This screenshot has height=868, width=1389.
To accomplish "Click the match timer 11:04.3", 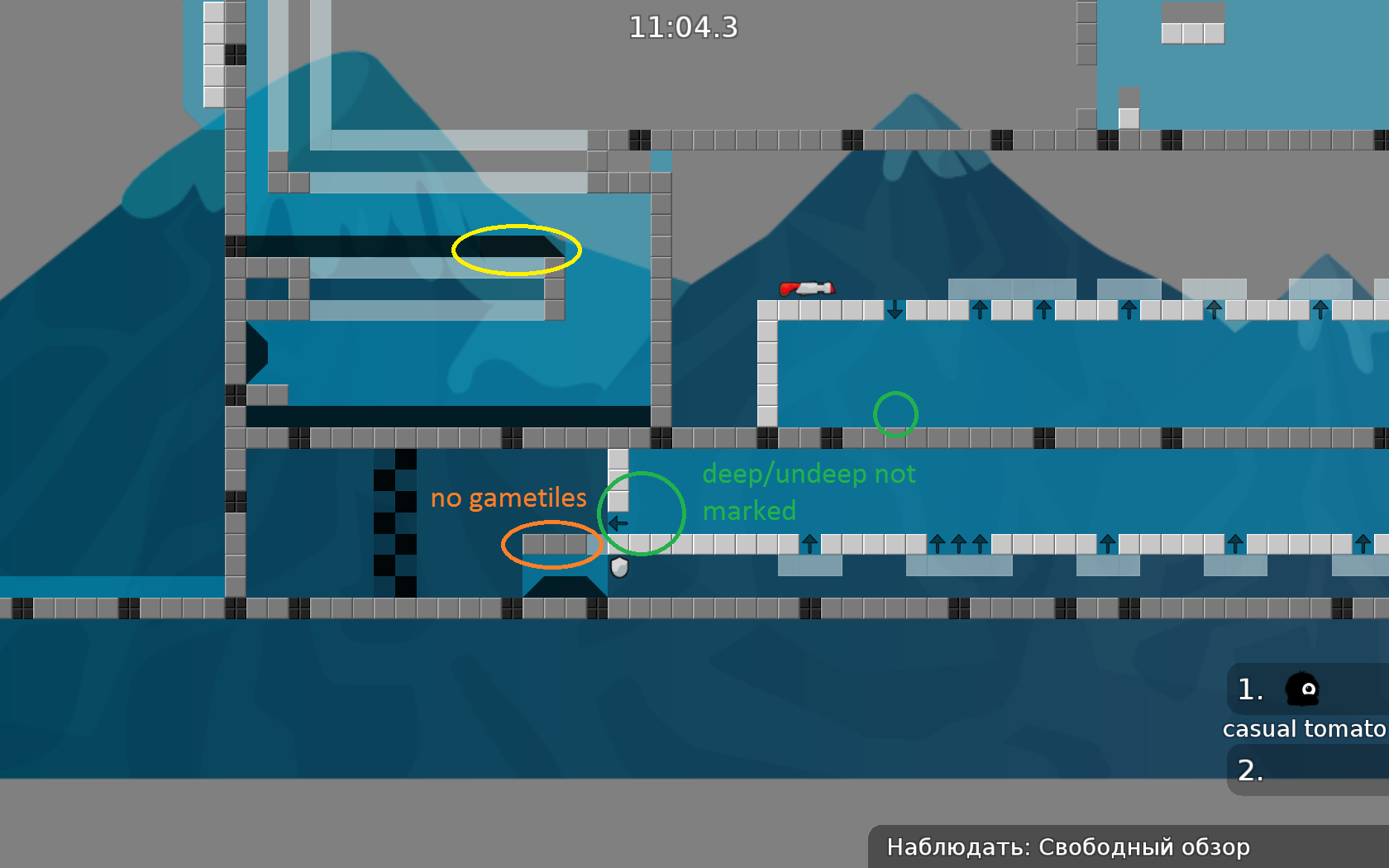I will pyautogui.click(x=684, y=27).
